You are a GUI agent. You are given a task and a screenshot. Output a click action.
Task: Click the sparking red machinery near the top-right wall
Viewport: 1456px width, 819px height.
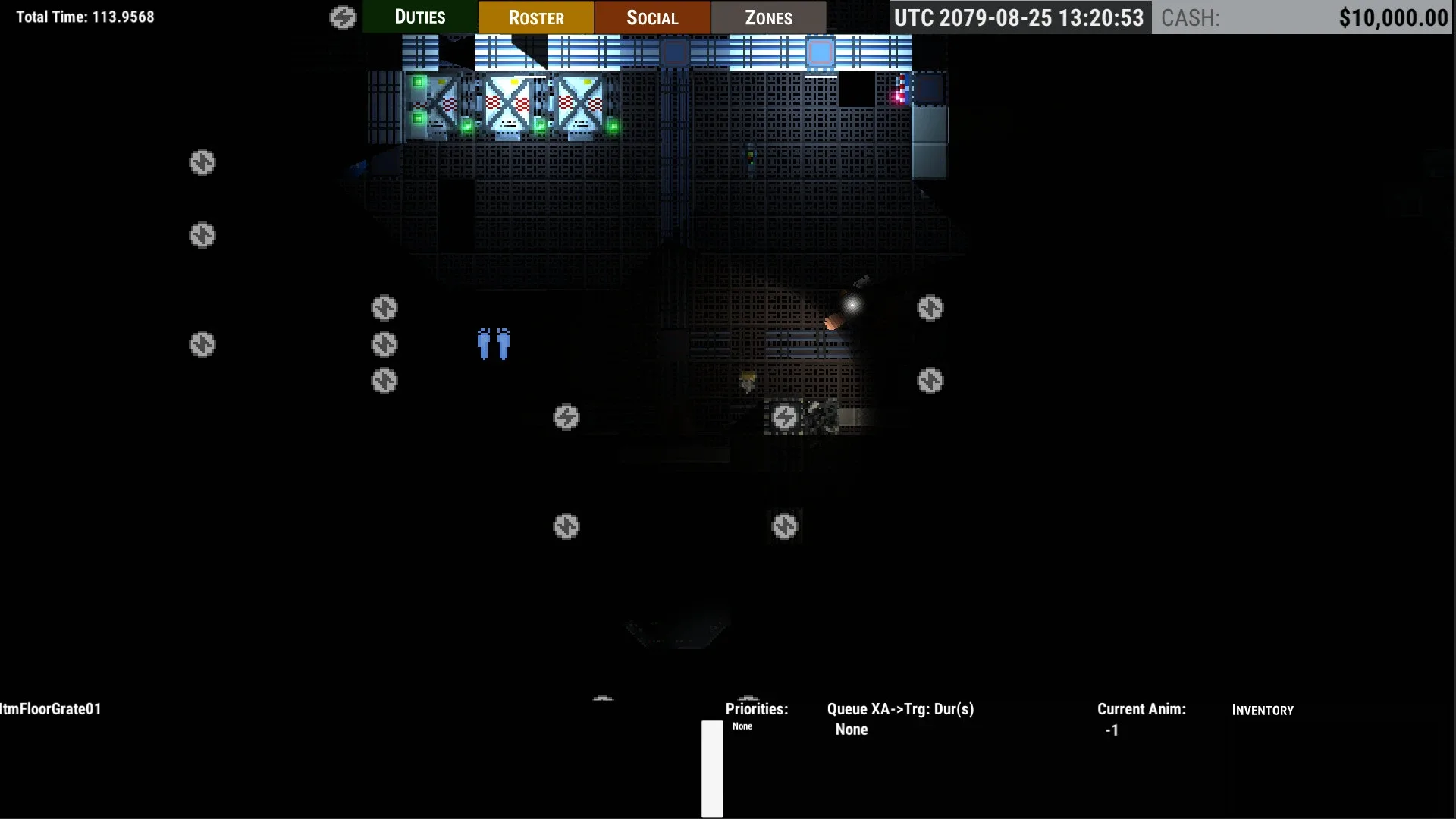pyautogui.click(x=898, y=93)
